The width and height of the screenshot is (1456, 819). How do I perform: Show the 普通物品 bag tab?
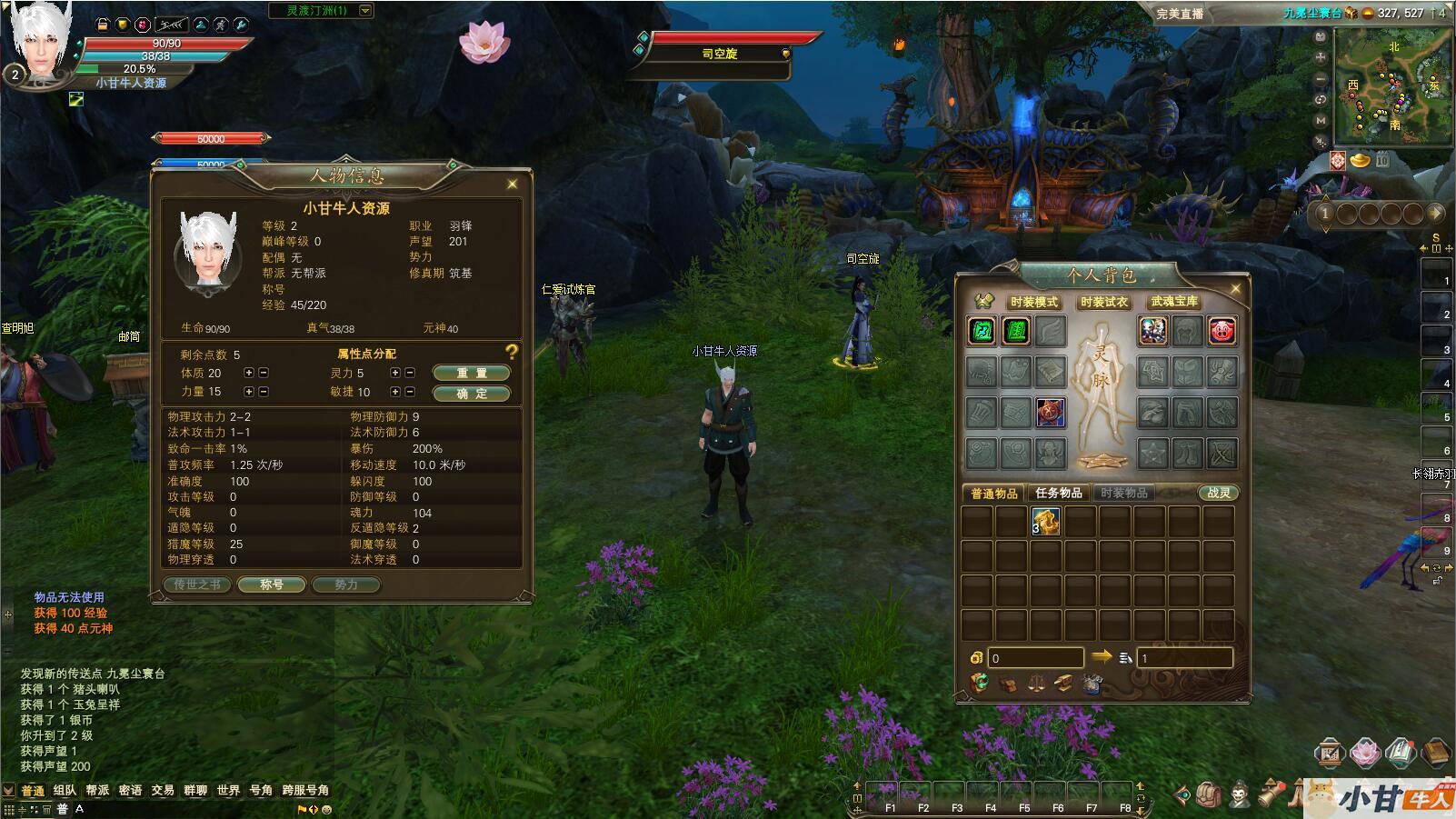pos(993,493)
